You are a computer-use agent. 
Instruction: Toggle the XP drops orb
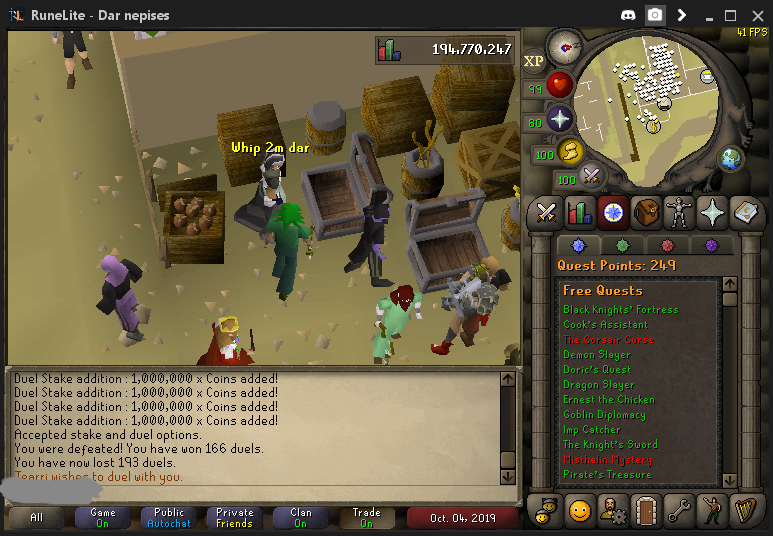534,61
